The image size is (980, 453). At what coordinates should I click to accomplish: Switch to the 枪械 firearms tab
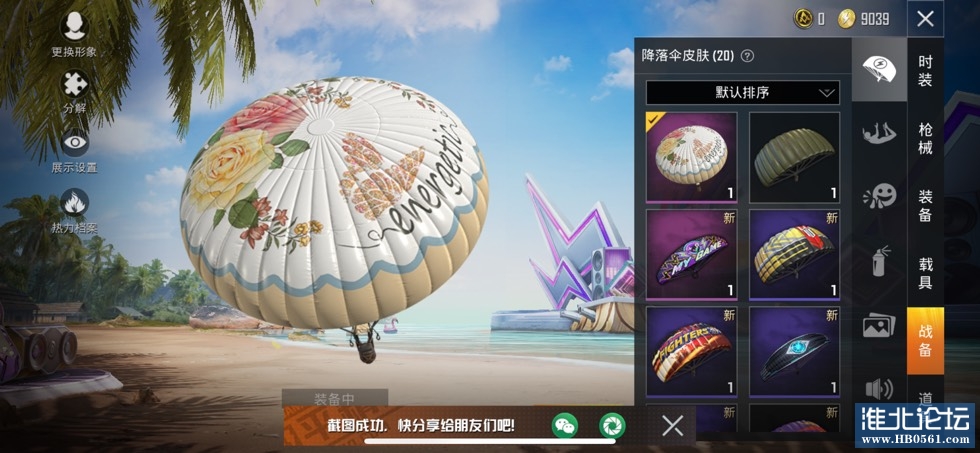[925, 139]
